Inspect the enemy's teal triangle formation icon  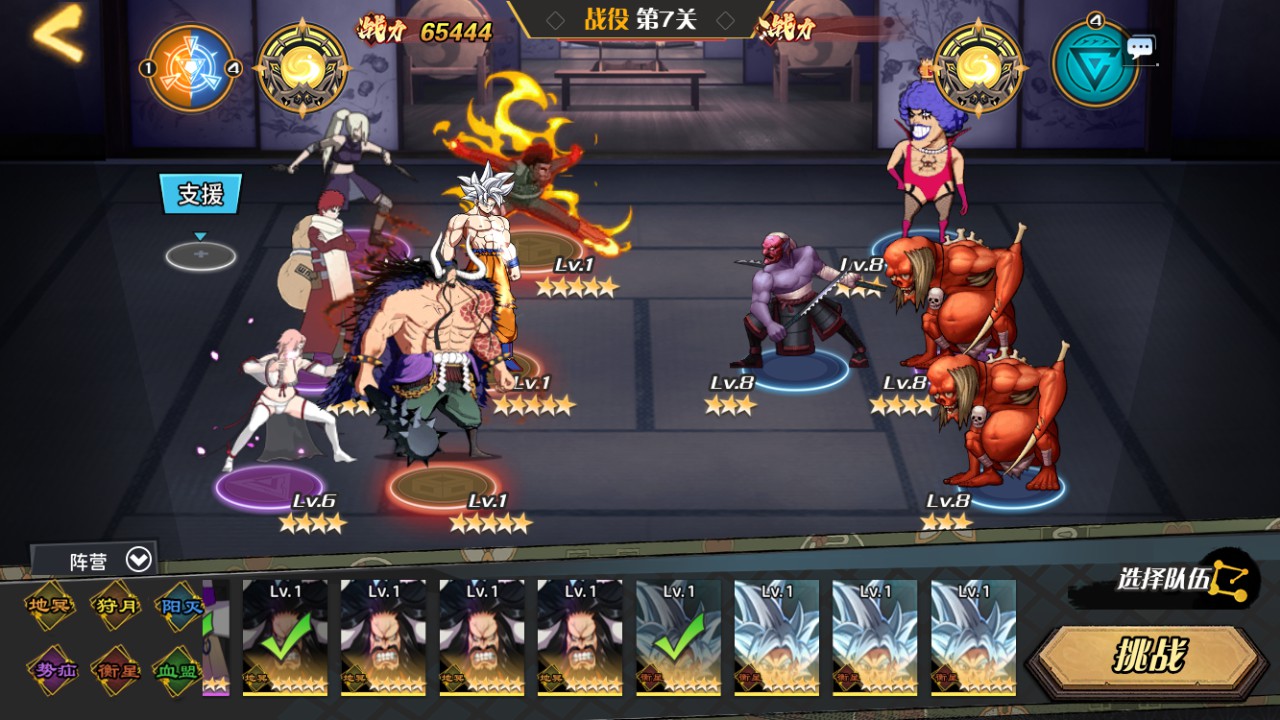(x=1094, y=66)
